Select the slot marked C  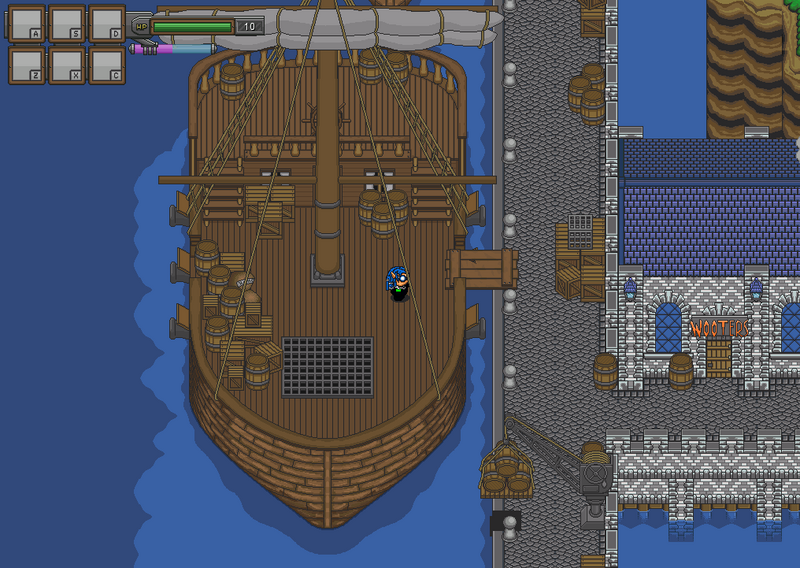tap(106, 64)
